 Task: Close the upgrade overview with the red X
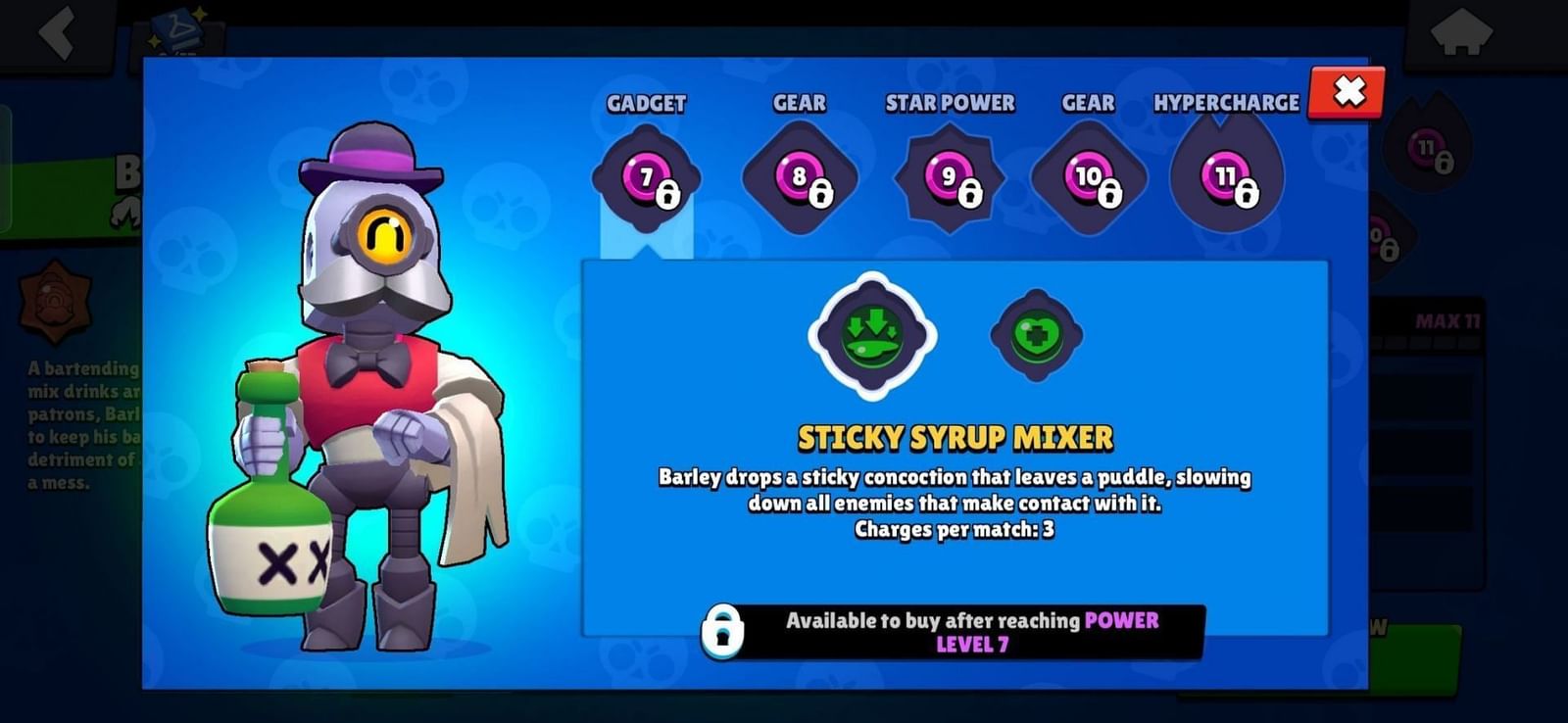1346,93
